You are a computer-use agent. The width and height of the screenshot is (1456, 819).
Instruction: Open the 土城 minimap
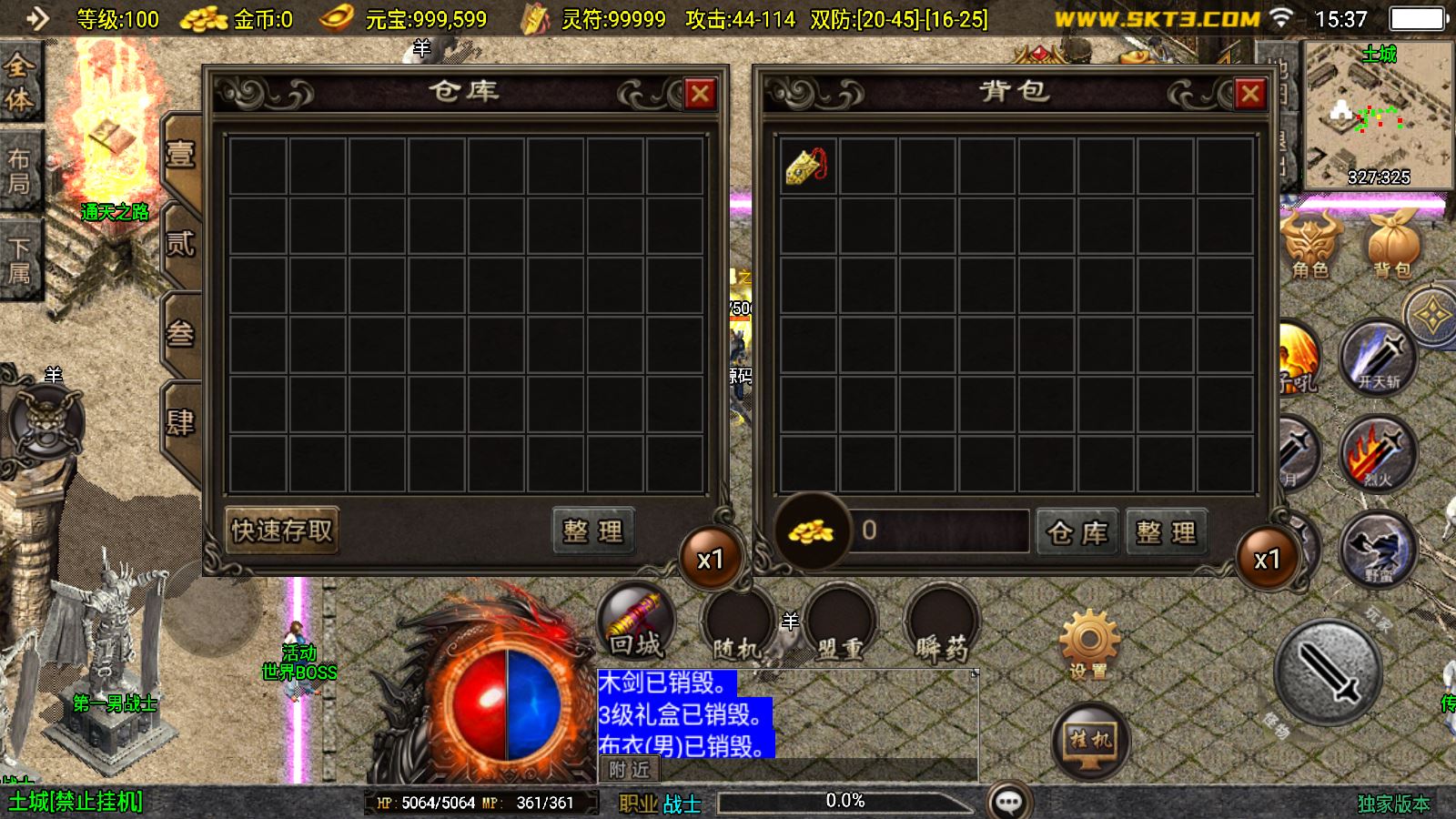[1378, 114]
